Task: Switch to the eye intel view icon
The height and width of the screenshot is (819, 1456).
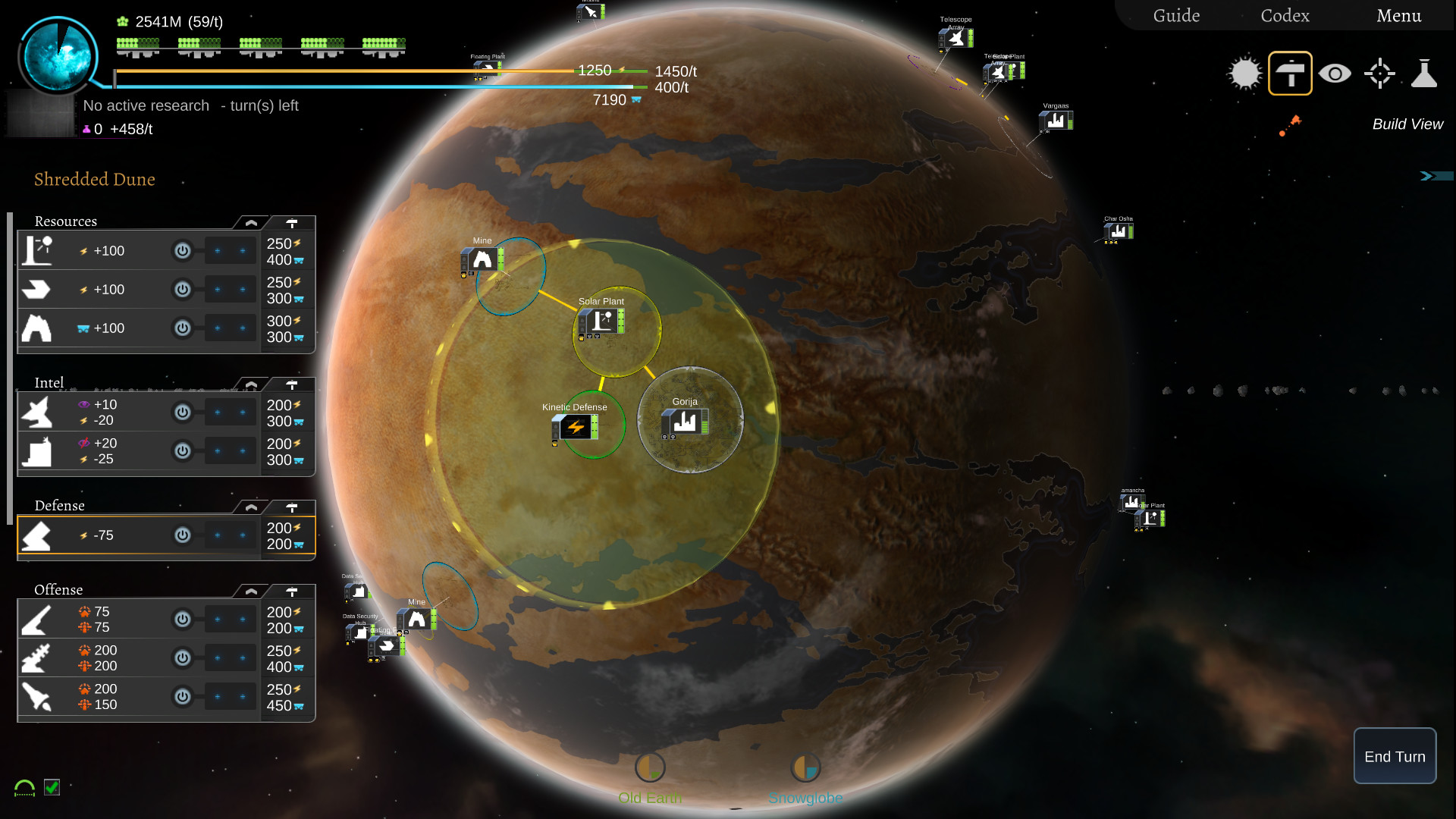Action: click(1335, 74)
